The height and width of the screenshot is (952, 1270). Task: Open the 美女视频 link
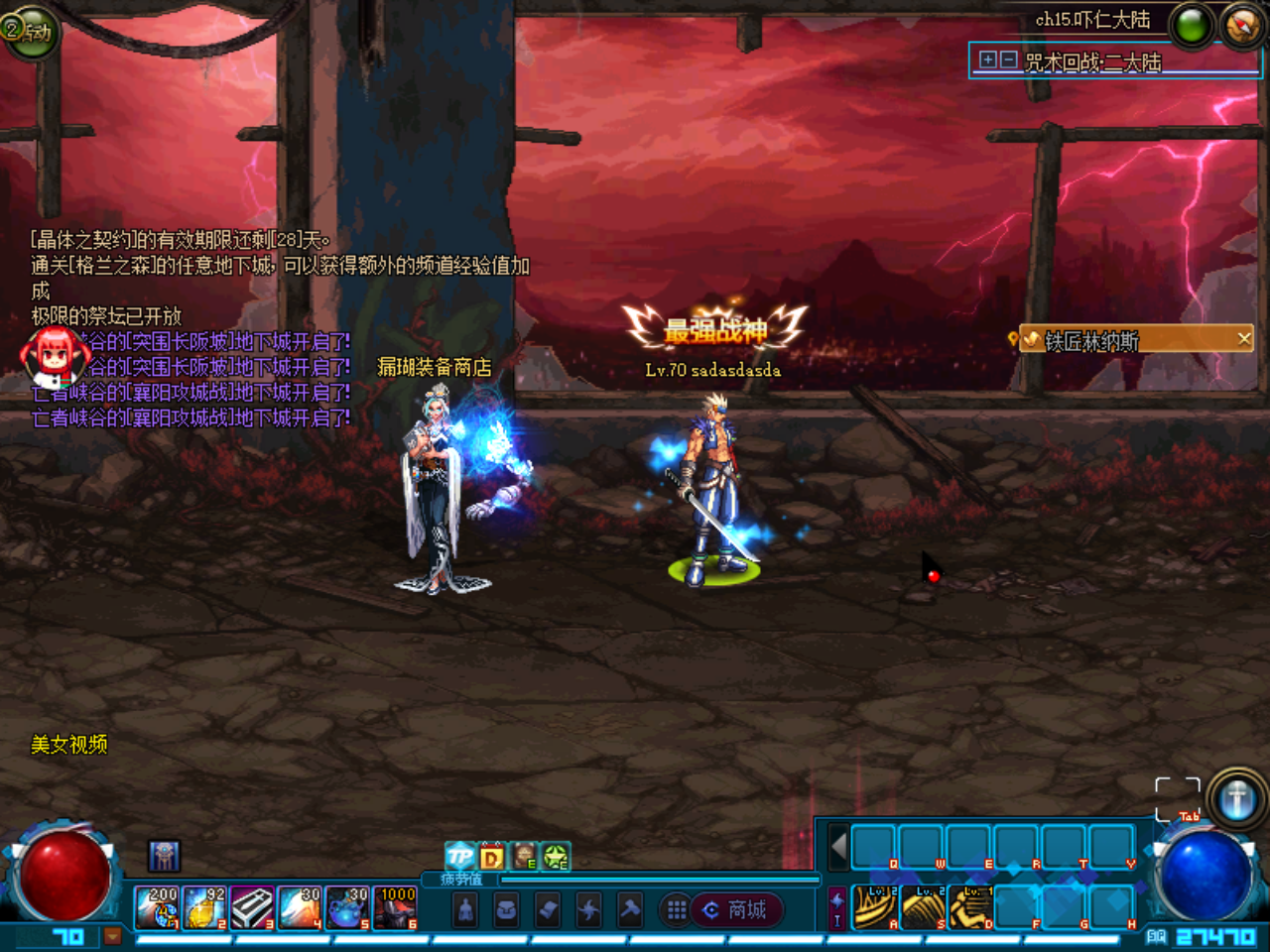click(x=68, y=744)
